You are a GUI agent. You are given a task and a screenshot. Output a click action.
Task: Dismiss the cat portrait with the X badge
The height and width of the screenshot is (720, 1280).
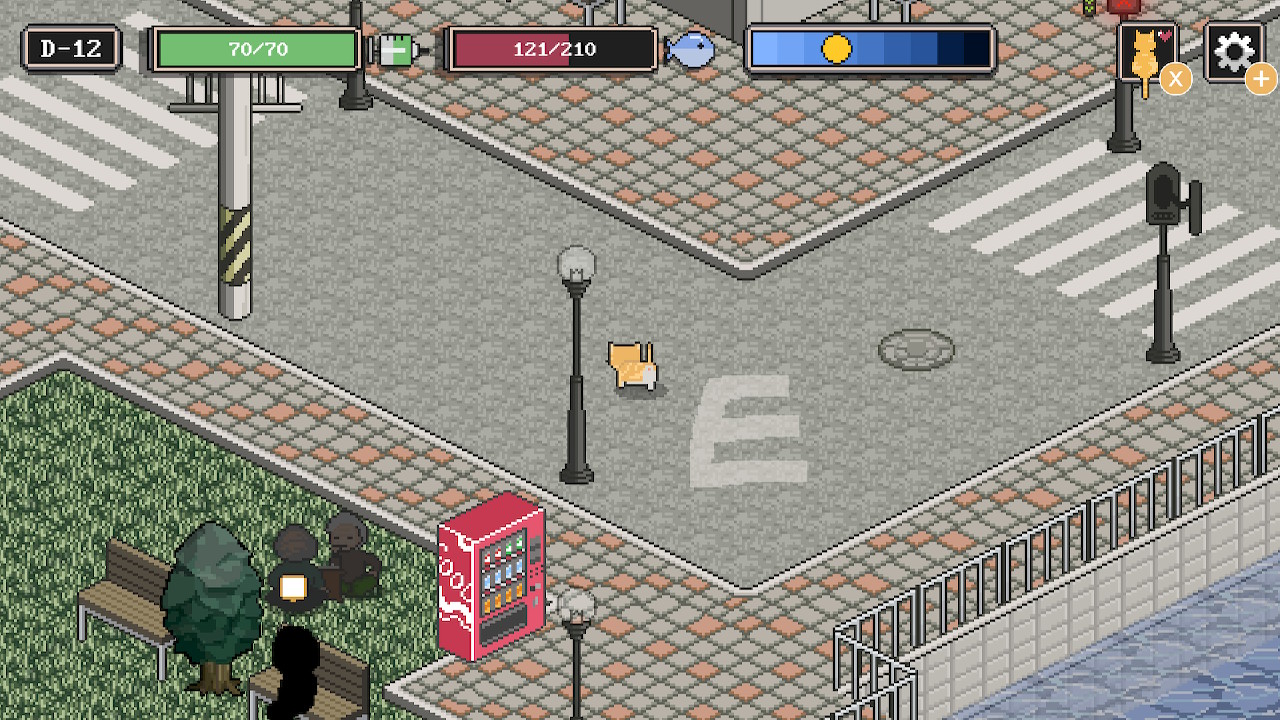1176,79
